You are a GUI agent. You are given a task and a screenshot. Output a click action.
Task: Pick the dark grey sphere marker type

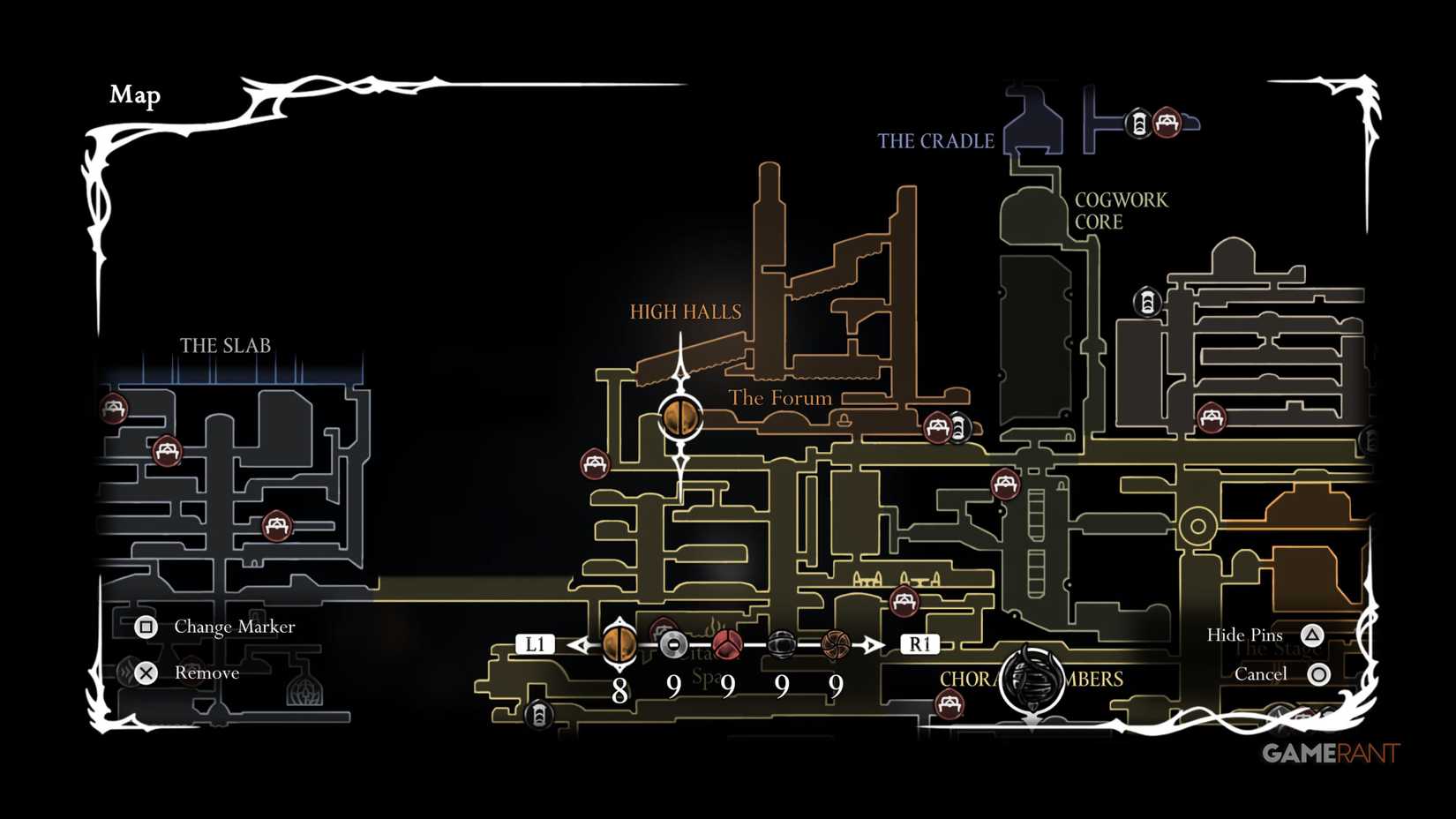(x=781, y=645)
